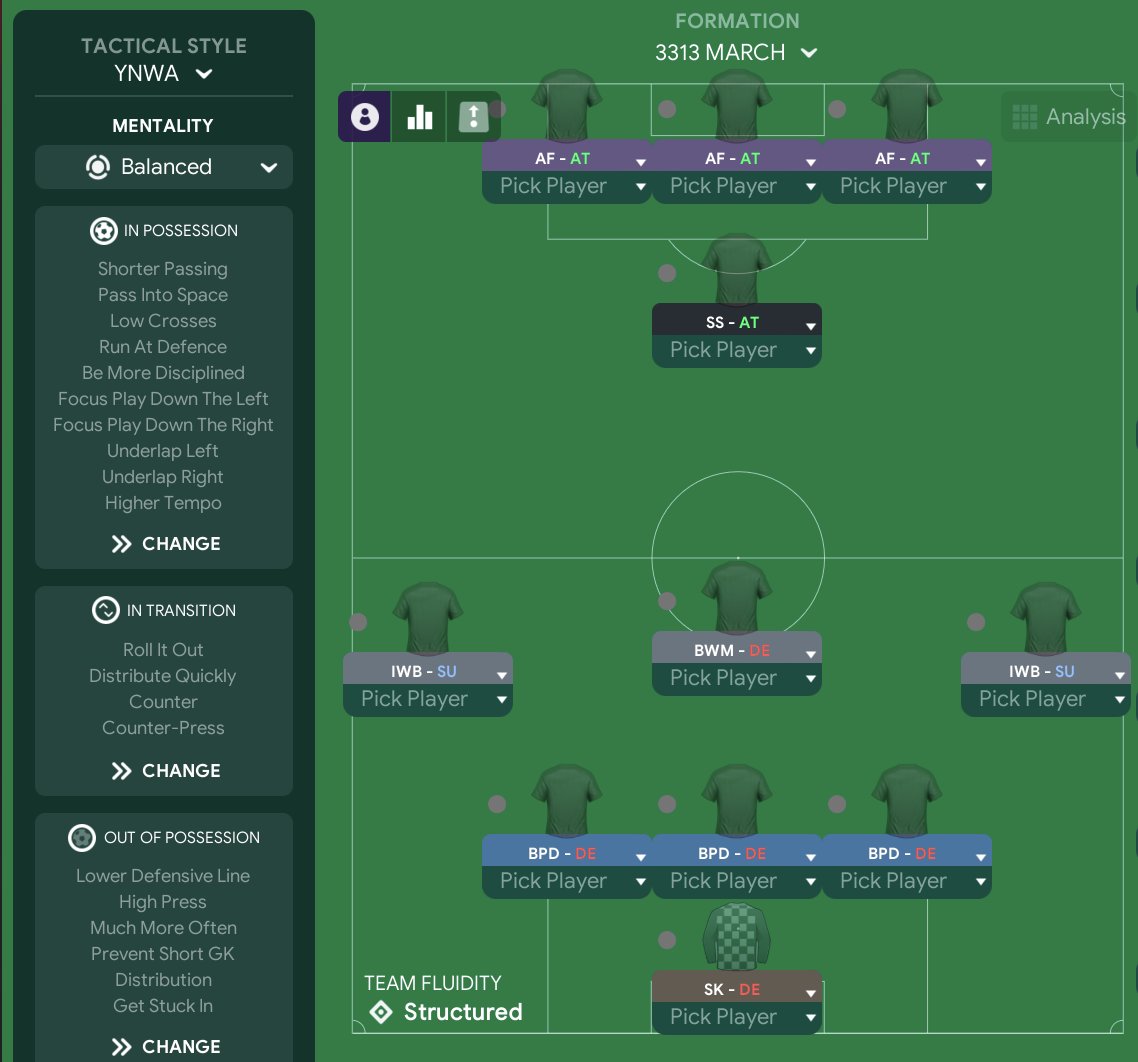This screenshot has width=1138, height=1062.
Task: Click the Structured team fluidity indicator
Action: coord(446,1012)
